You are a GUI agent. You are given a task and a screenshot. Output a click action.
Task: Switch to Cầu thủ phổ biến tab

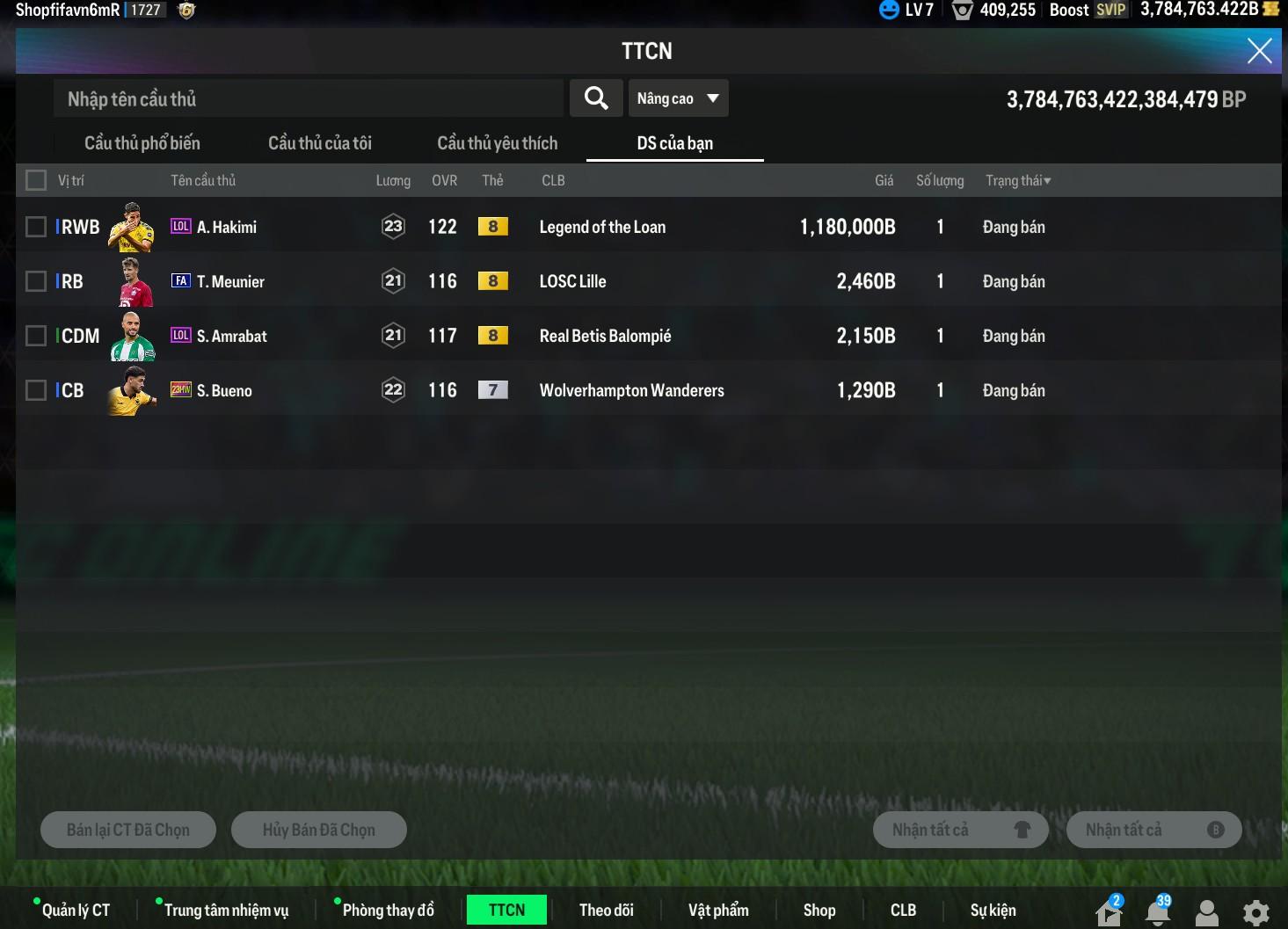142,143
